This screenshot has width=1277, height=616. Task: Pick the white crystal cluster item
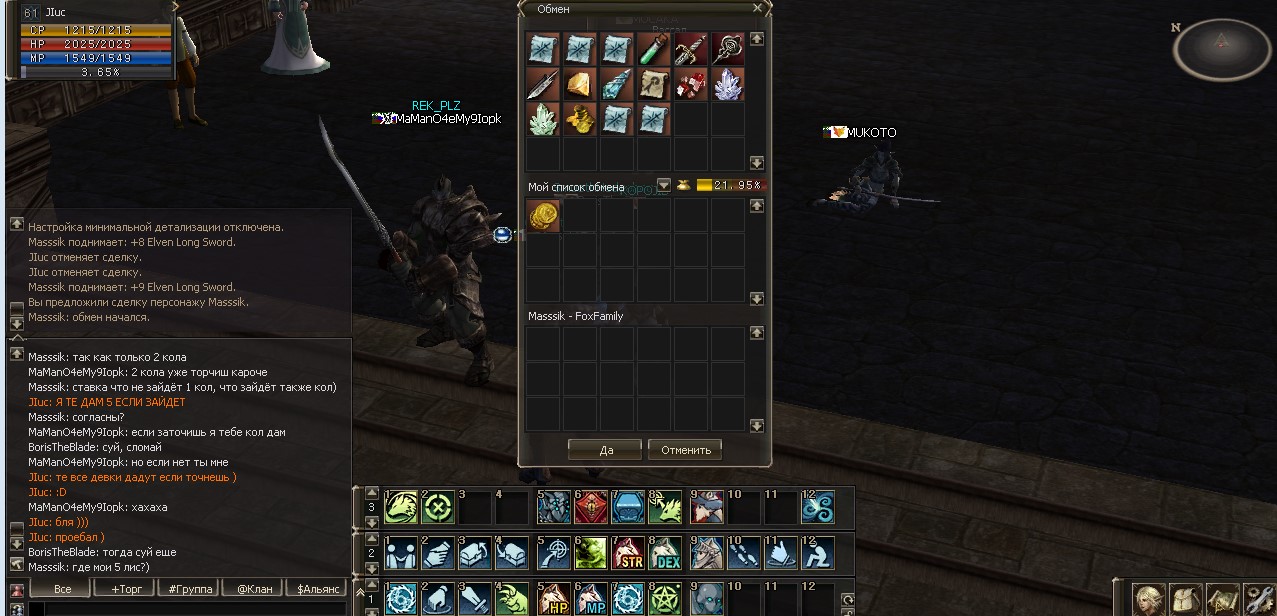pos(728,84)
